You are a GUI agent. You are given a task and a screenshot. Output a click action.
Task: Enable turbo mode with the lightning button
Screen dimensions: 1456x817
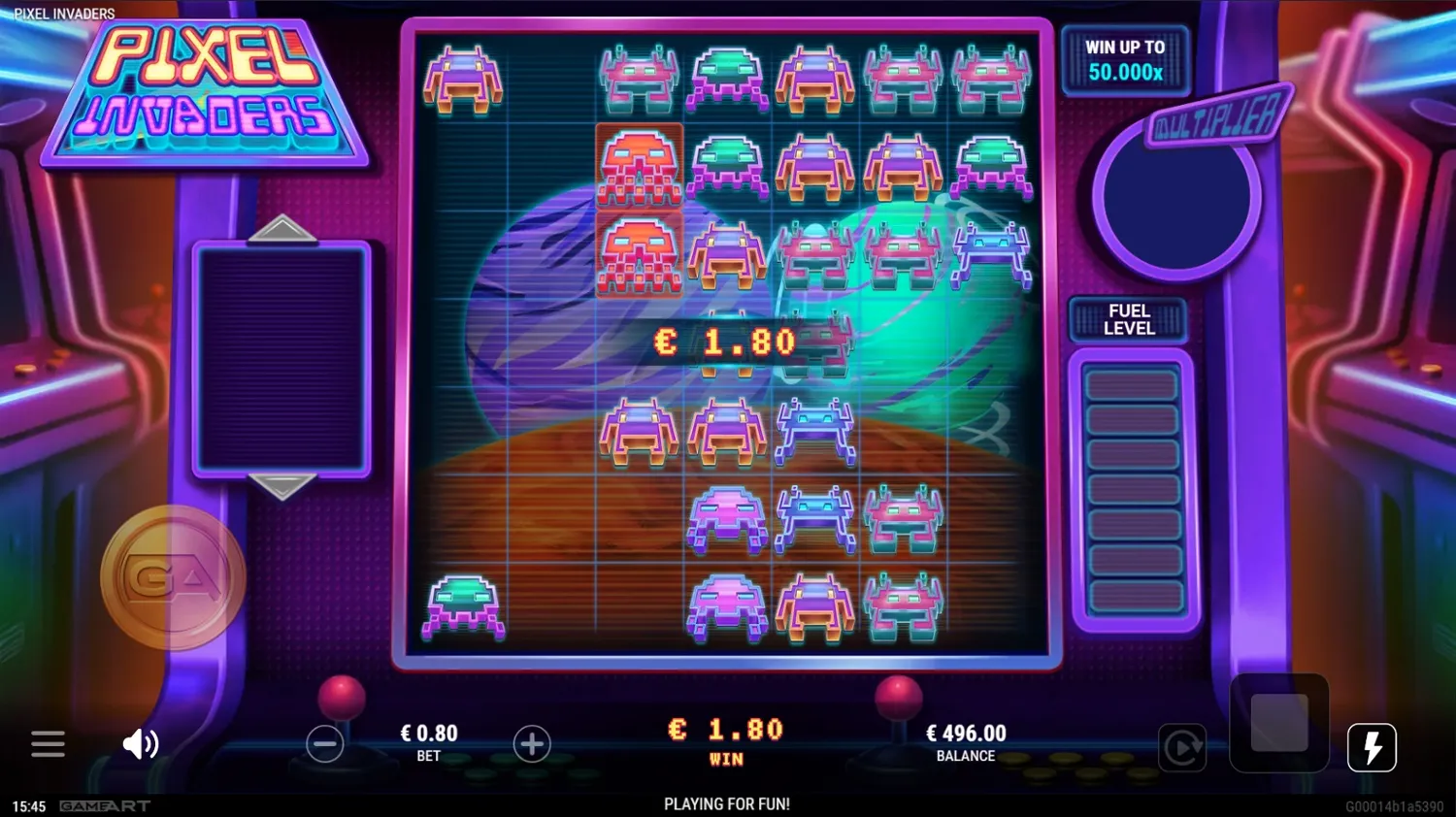[x=1373, y=746]
